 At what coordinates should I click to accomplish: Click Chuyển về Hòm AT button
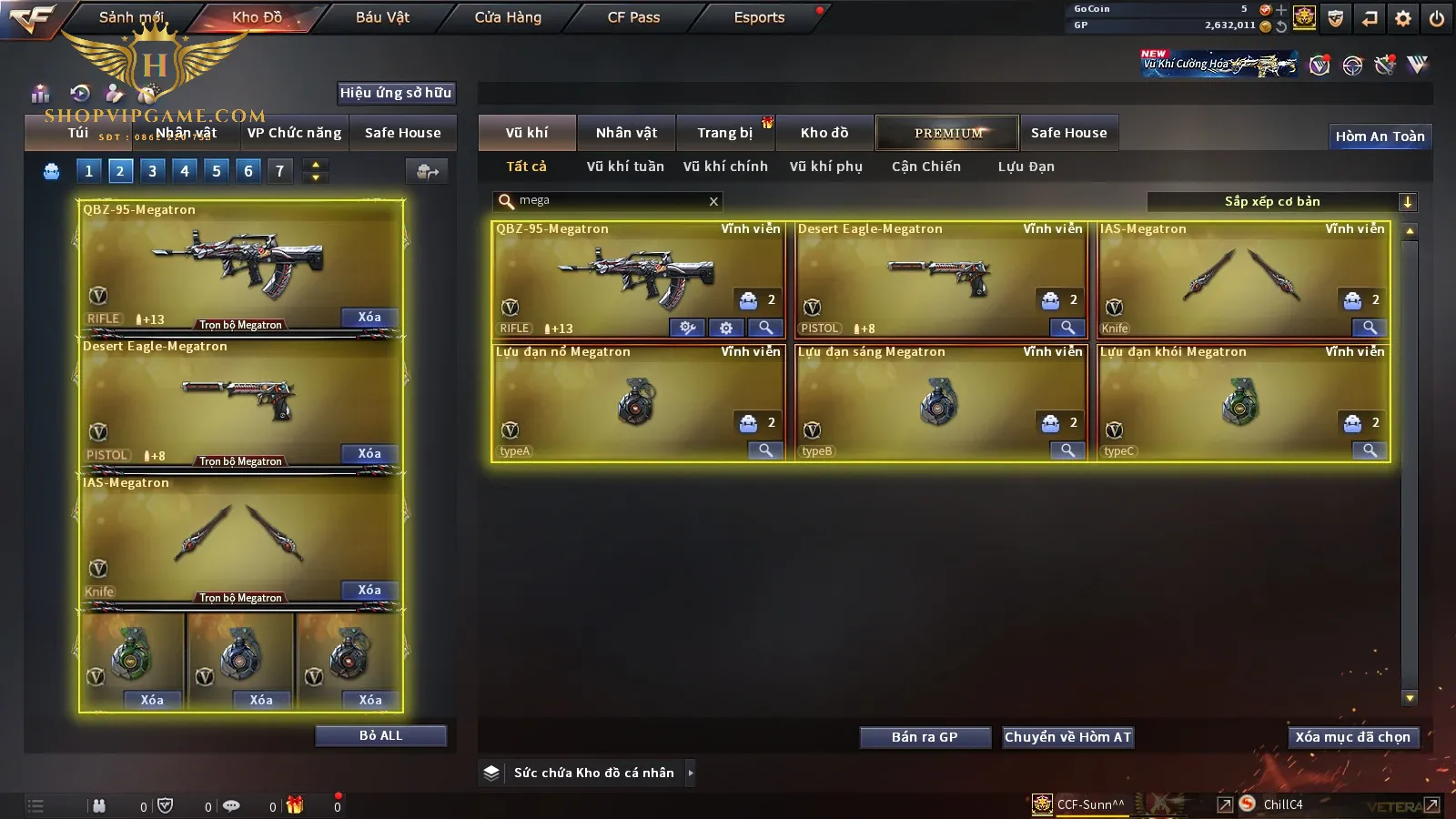coord(1067,737)
